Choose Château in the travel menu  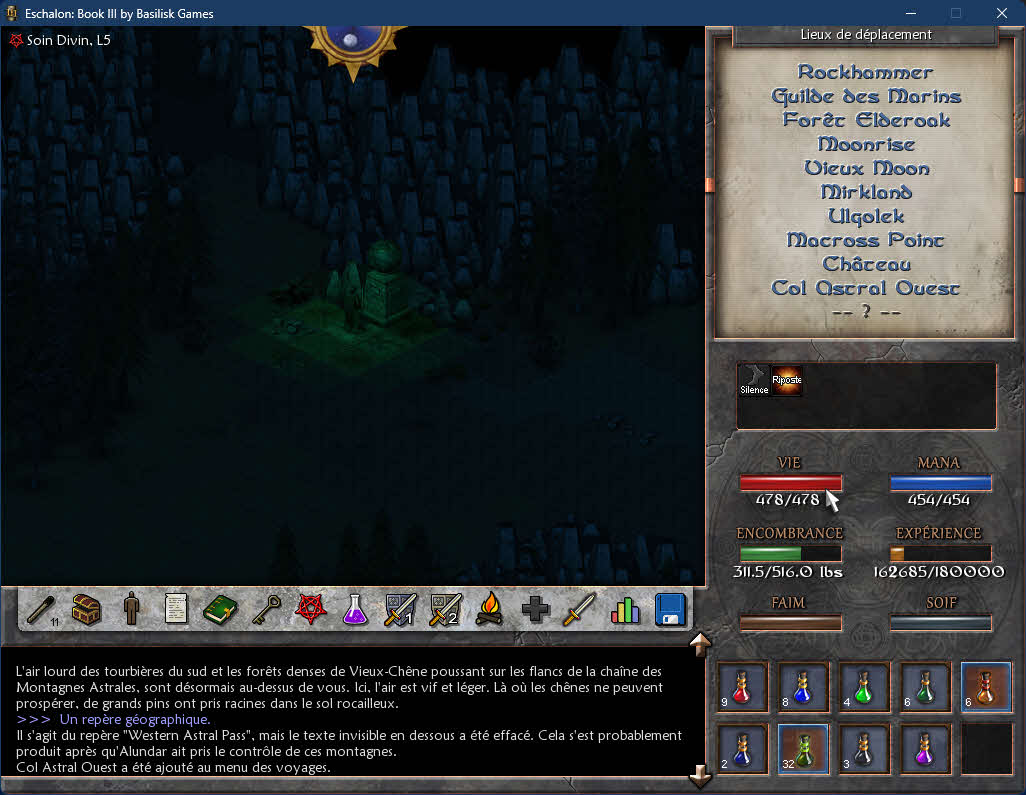tap(865, 265)
